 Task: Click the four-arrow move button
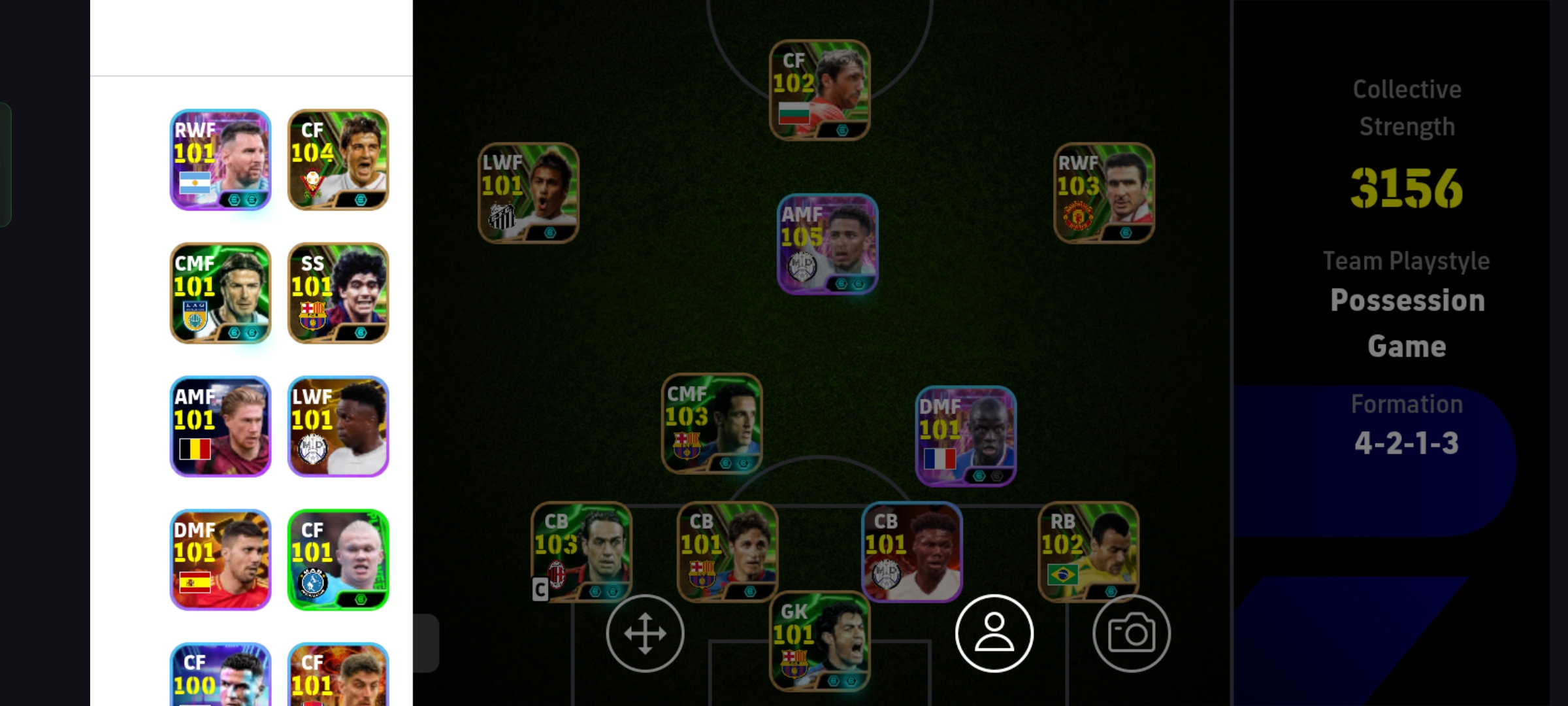click(x=645, y=633)
